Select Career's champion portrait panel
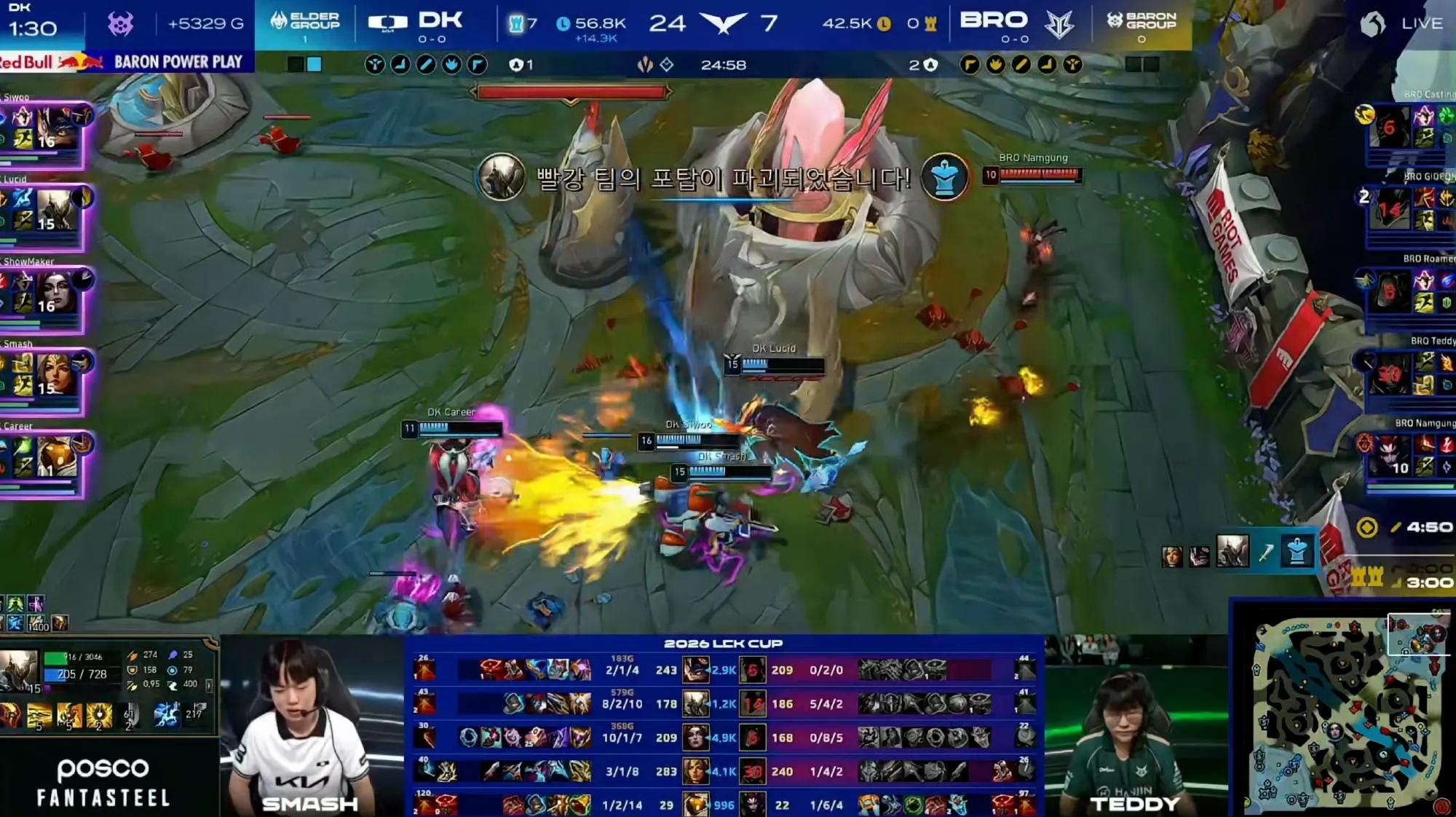This screenshot has width=1456, height=817. [57, 457]
